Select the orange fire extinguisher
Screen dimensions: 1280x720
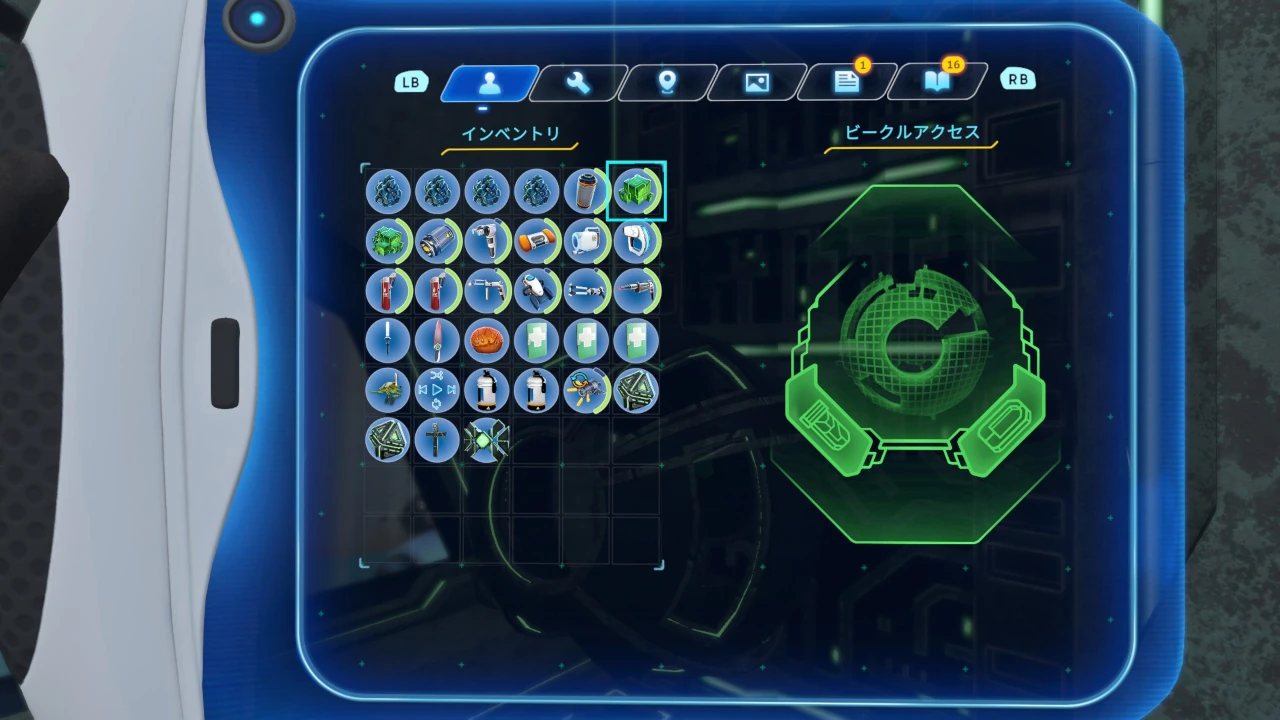point(537,241)
